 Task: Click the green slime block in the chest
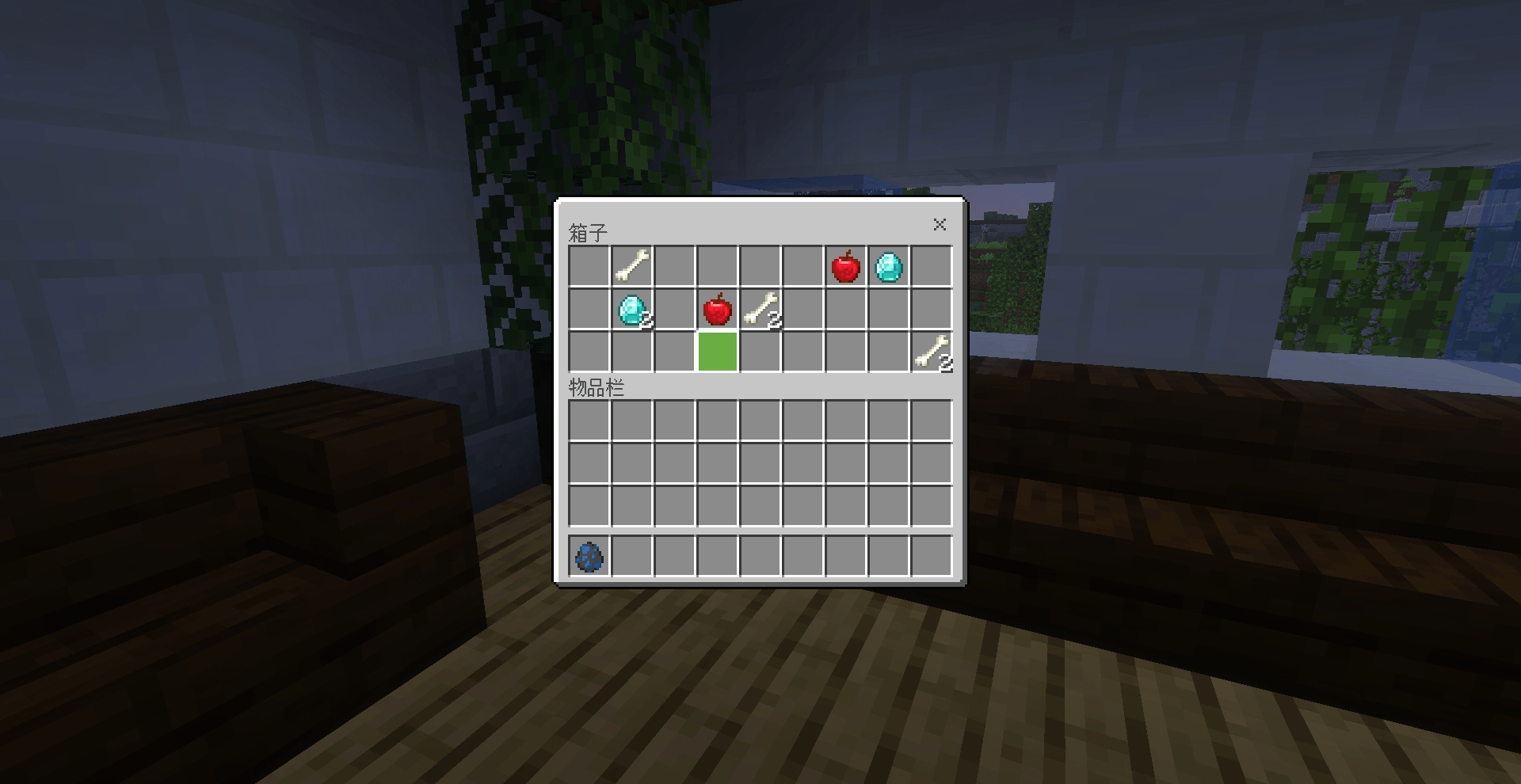pos(717,352)
